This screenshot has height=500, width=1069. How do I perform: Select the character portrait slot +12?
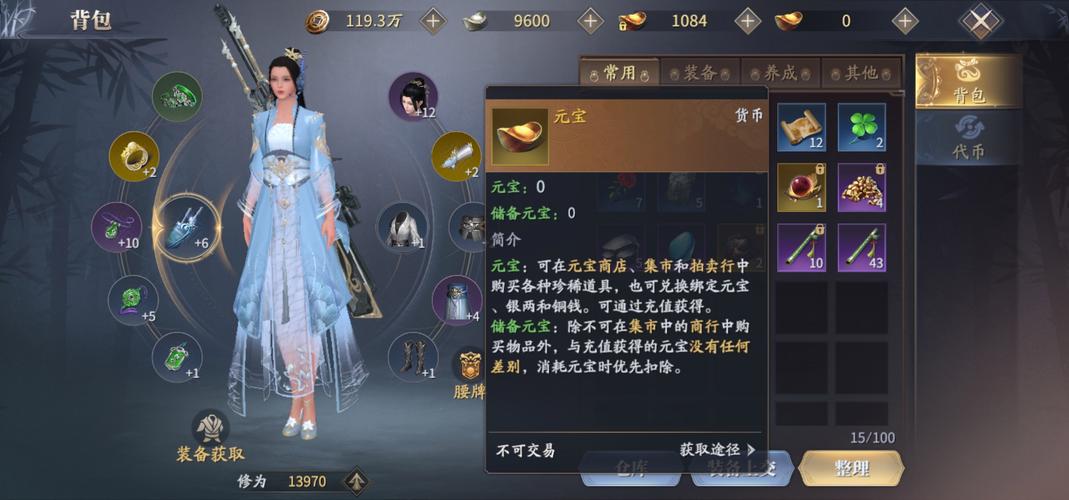click(413, 97)
